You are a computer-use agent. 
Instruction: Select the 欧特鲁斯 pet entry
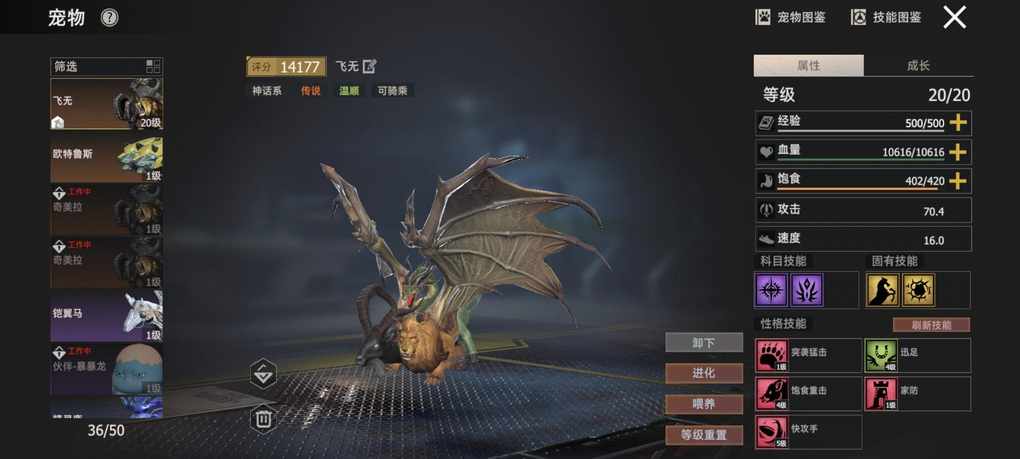tap(106, 158)
